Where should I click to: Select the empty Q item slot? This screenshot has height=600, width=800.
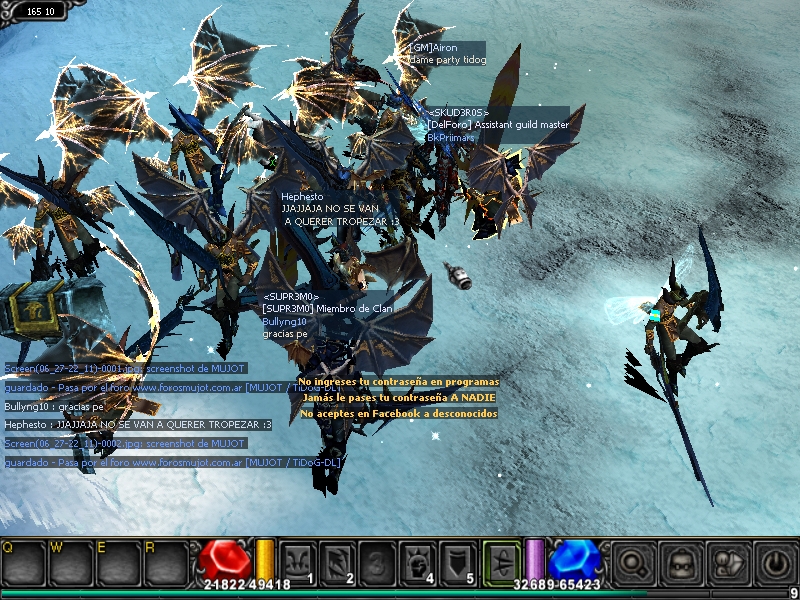(x=22, y=563)
